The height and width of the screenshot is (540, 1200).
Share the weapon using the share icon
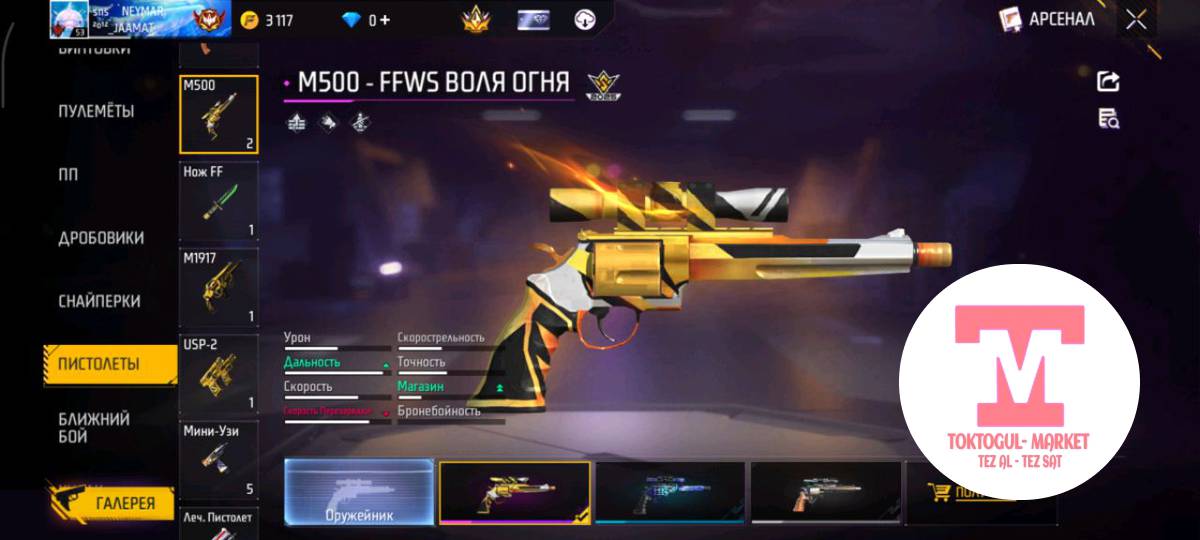(1108, 82)
